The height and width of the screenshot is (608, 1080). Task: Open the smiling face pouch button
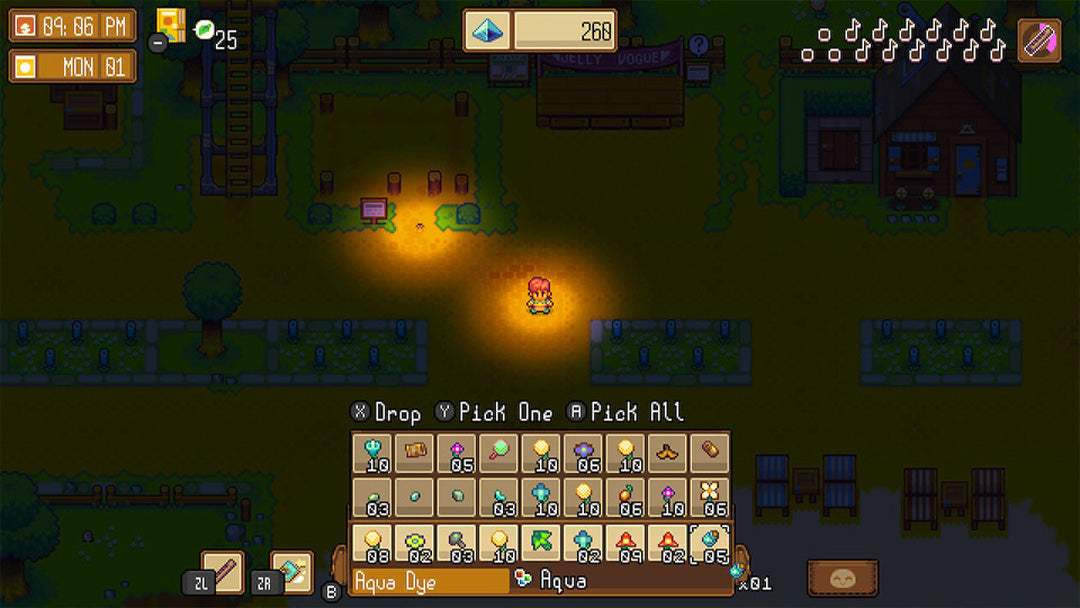point(842,577)
